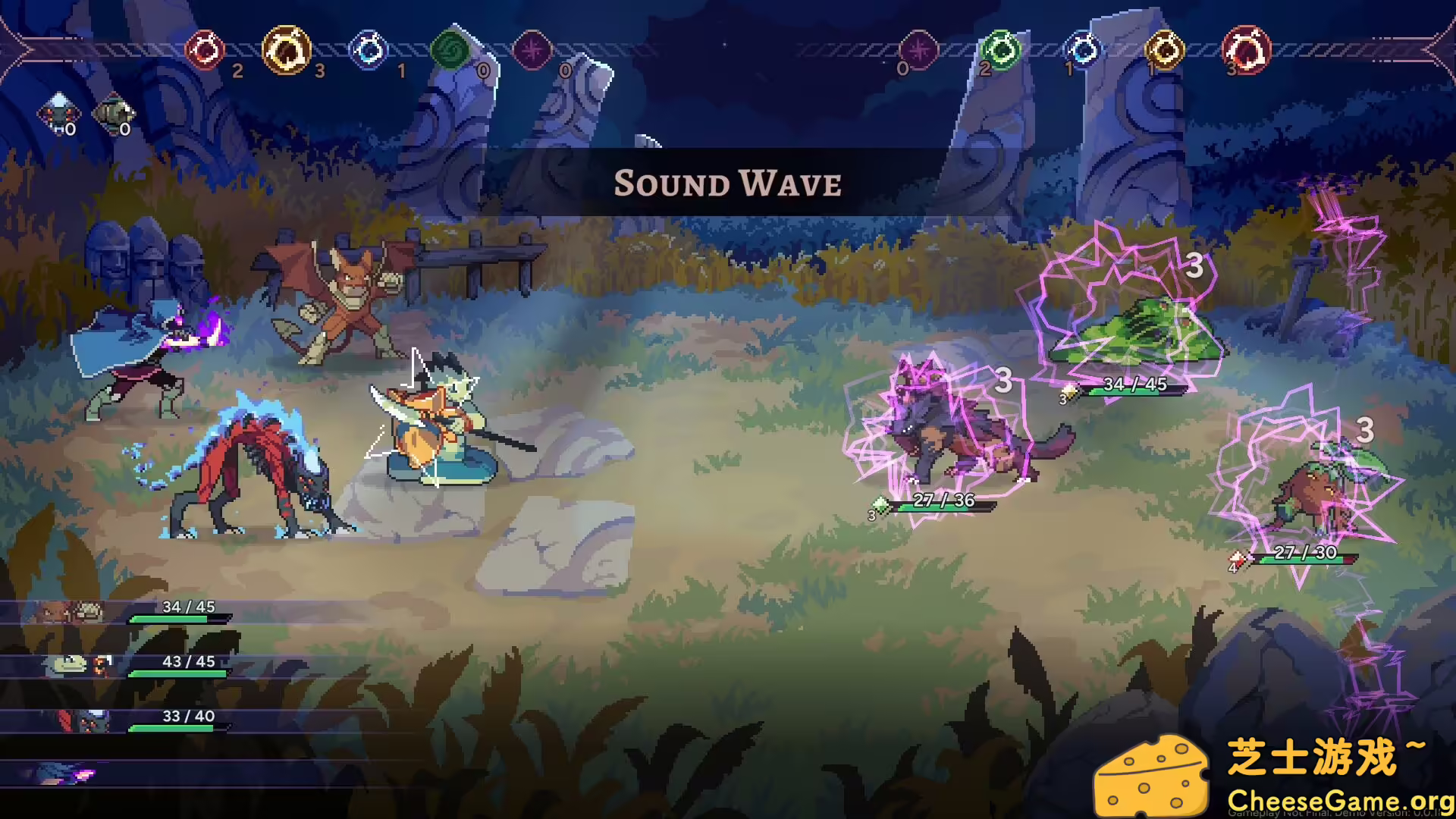
Task: Select the bat party member portrait row
Action: [x=121, y=612]
